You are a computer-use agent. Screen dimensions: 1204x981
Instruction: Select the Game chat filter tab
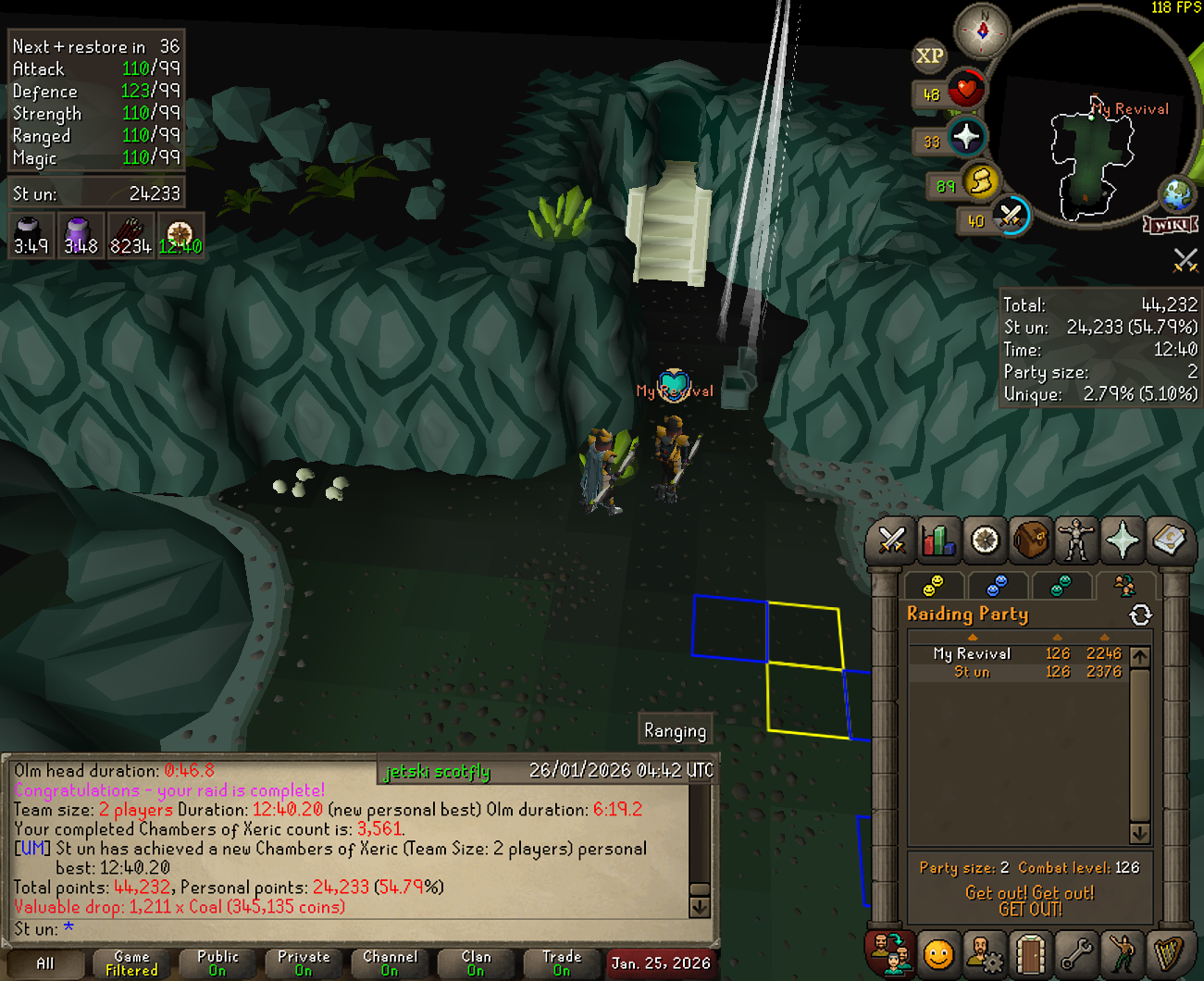pyautogui.click(x=131, y=963)
